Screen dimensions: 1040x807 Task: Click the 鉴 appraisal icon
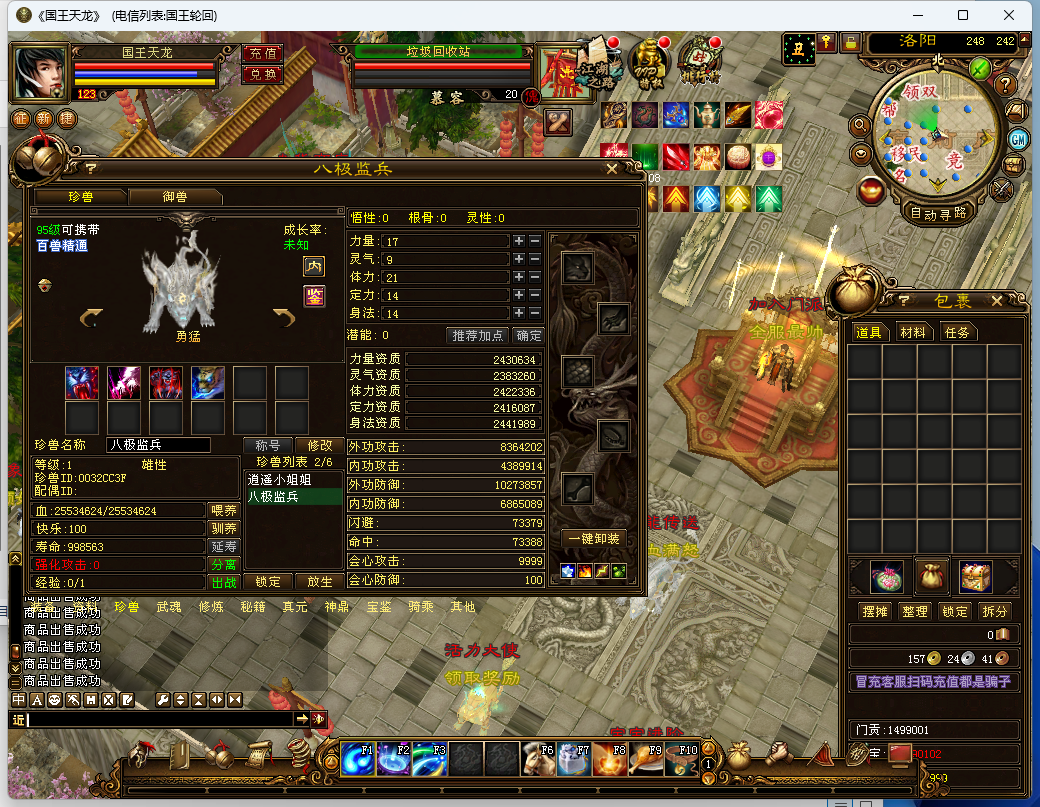tap(314, 296)
